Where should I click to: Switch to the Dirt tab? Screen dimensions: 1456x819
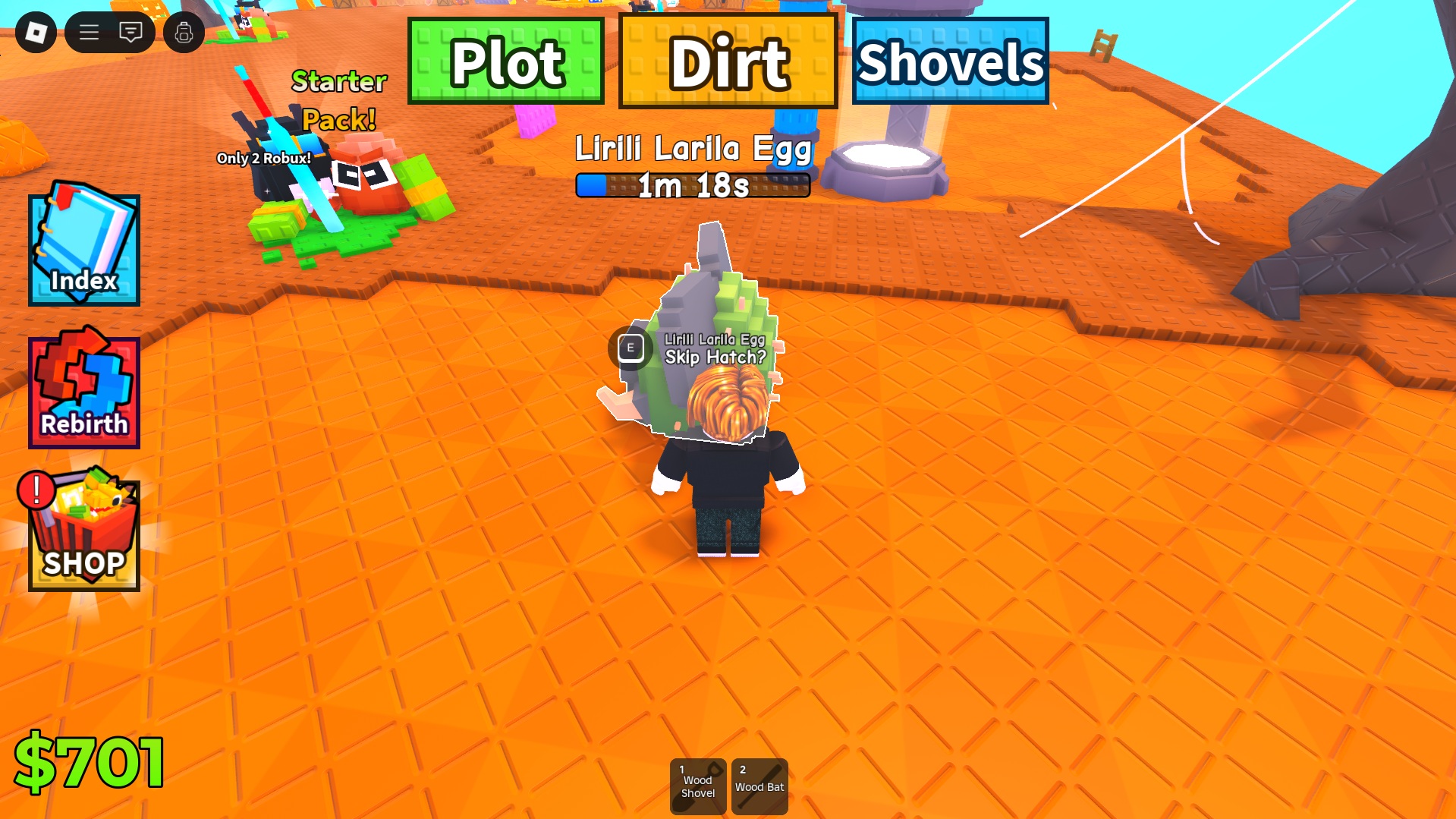728,62
